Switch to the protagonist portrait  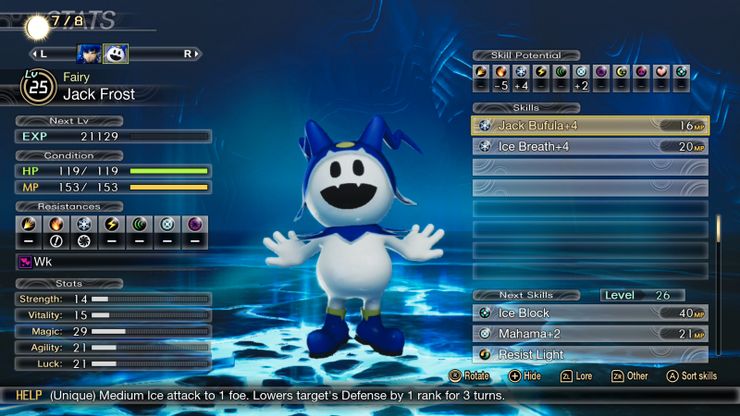click(87, 53)
